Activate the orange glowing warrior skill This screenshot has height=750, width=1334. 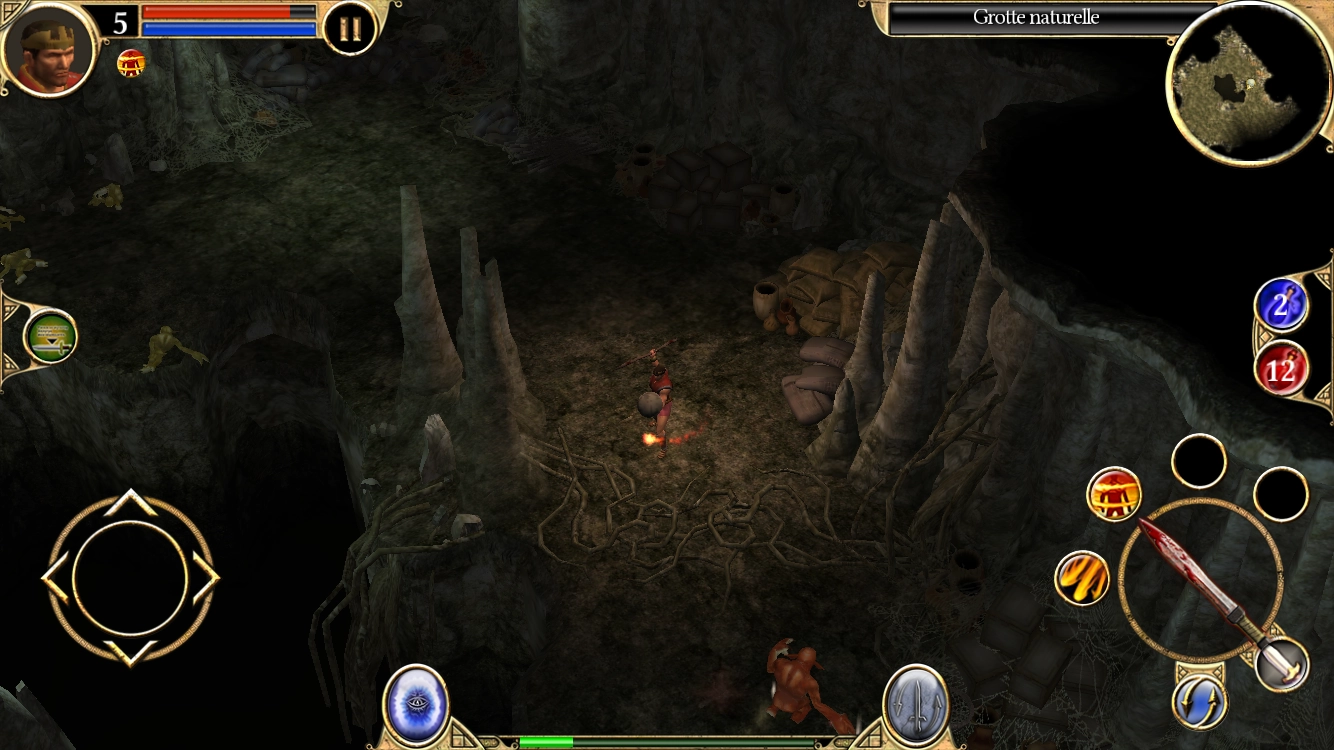coord(1114,494)
